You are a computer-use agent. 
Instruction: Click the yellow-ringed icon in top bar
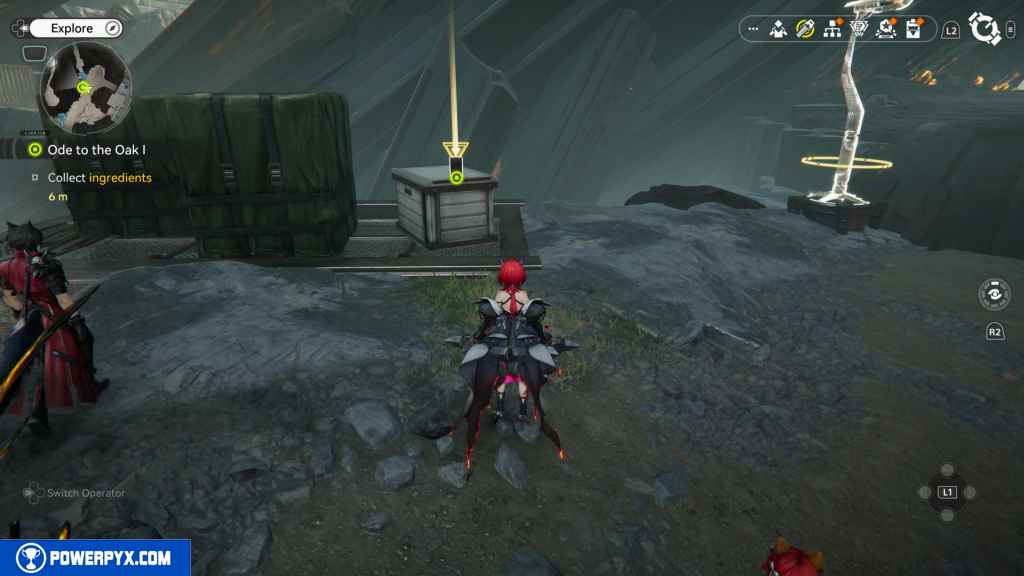tap(805, 29)
